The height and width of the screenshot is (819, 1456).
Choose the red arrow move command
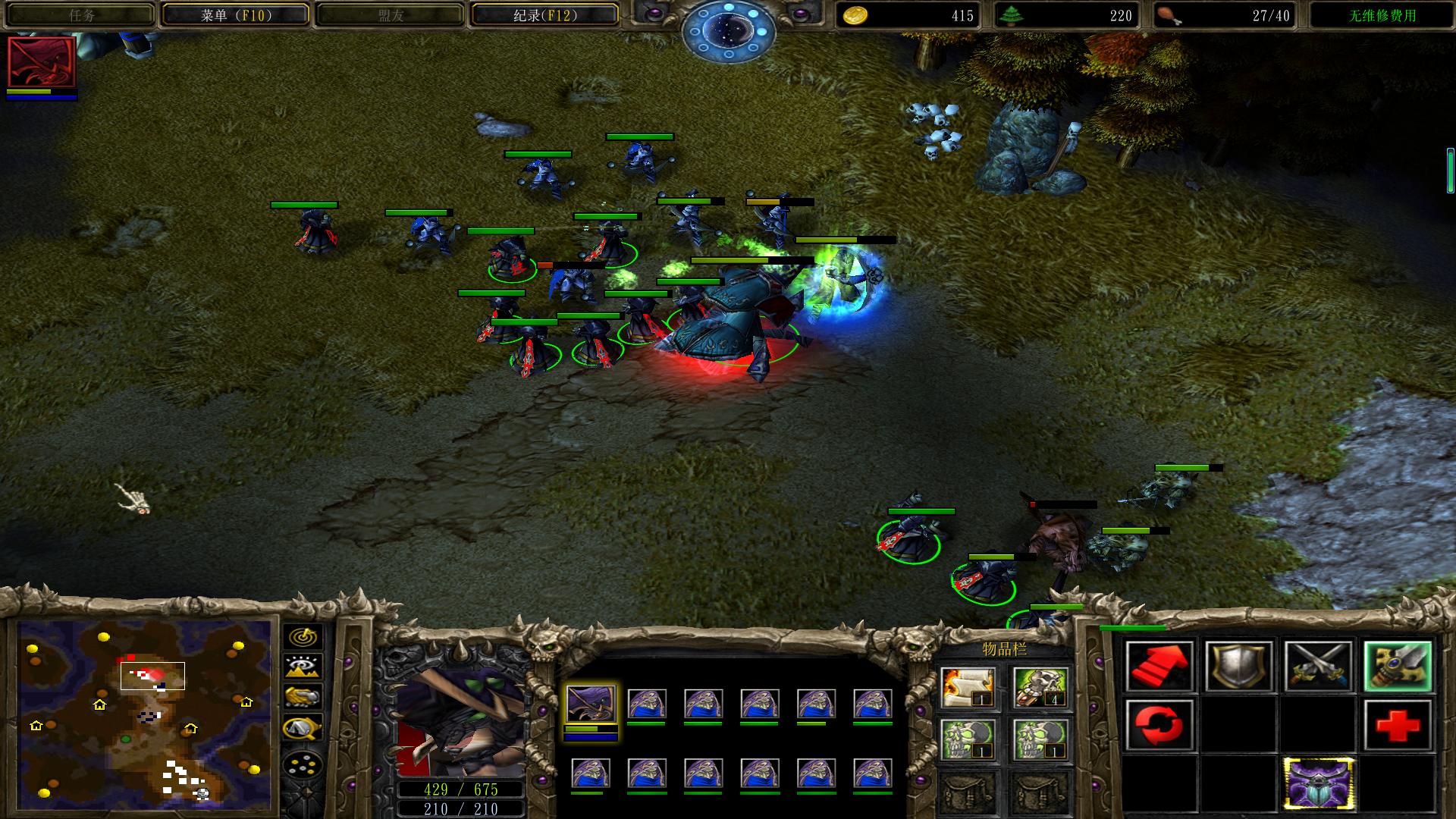click(x=1159, y=667)
